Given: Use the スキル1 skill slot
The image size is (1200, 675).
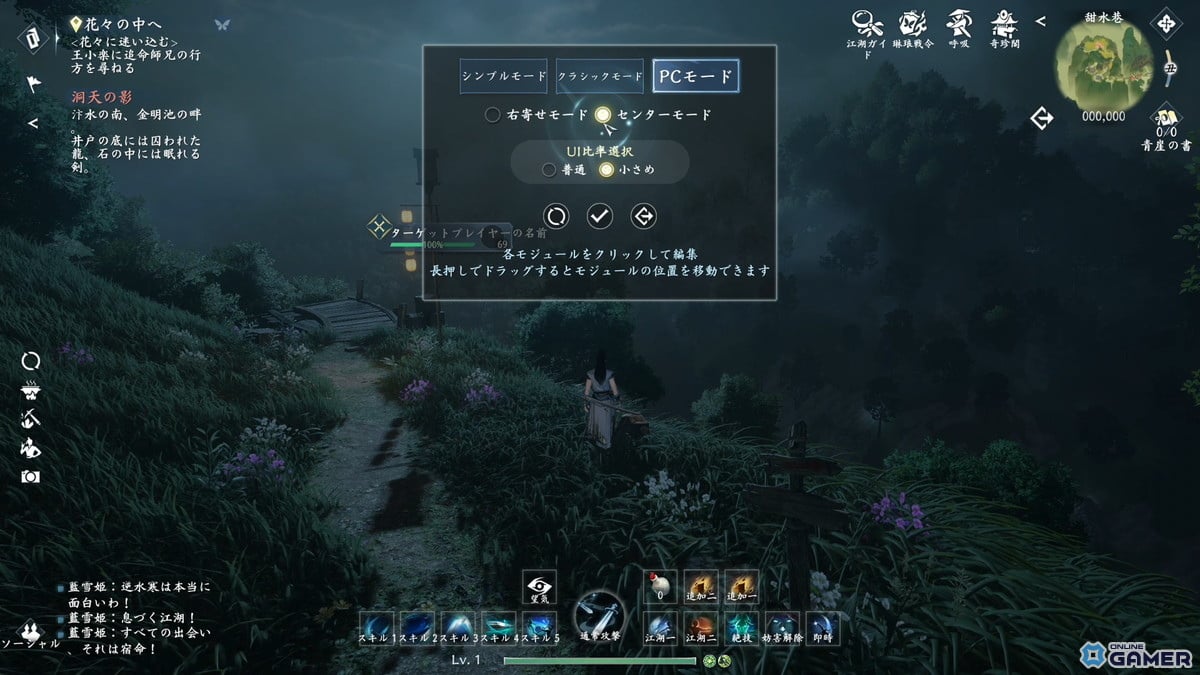Looking at the screenshot, I should click(378, 625).
